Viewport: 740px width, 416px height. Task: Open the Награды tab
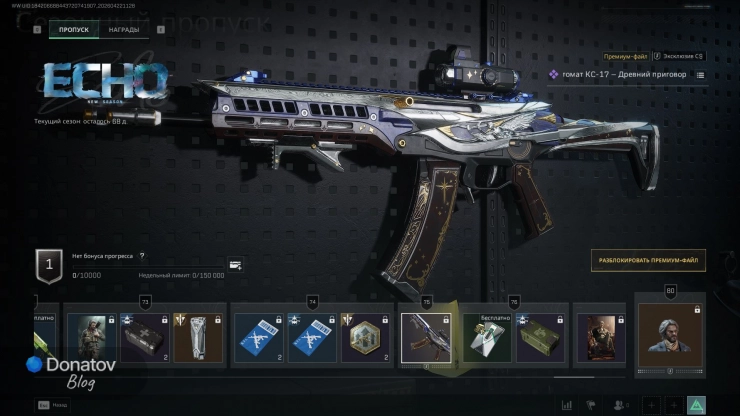pos(124,30)
